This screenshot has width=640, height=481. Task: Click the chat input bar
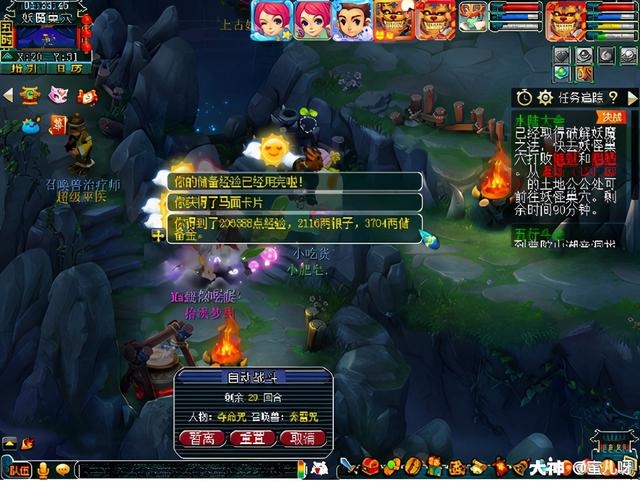click(x=190, y=469)
